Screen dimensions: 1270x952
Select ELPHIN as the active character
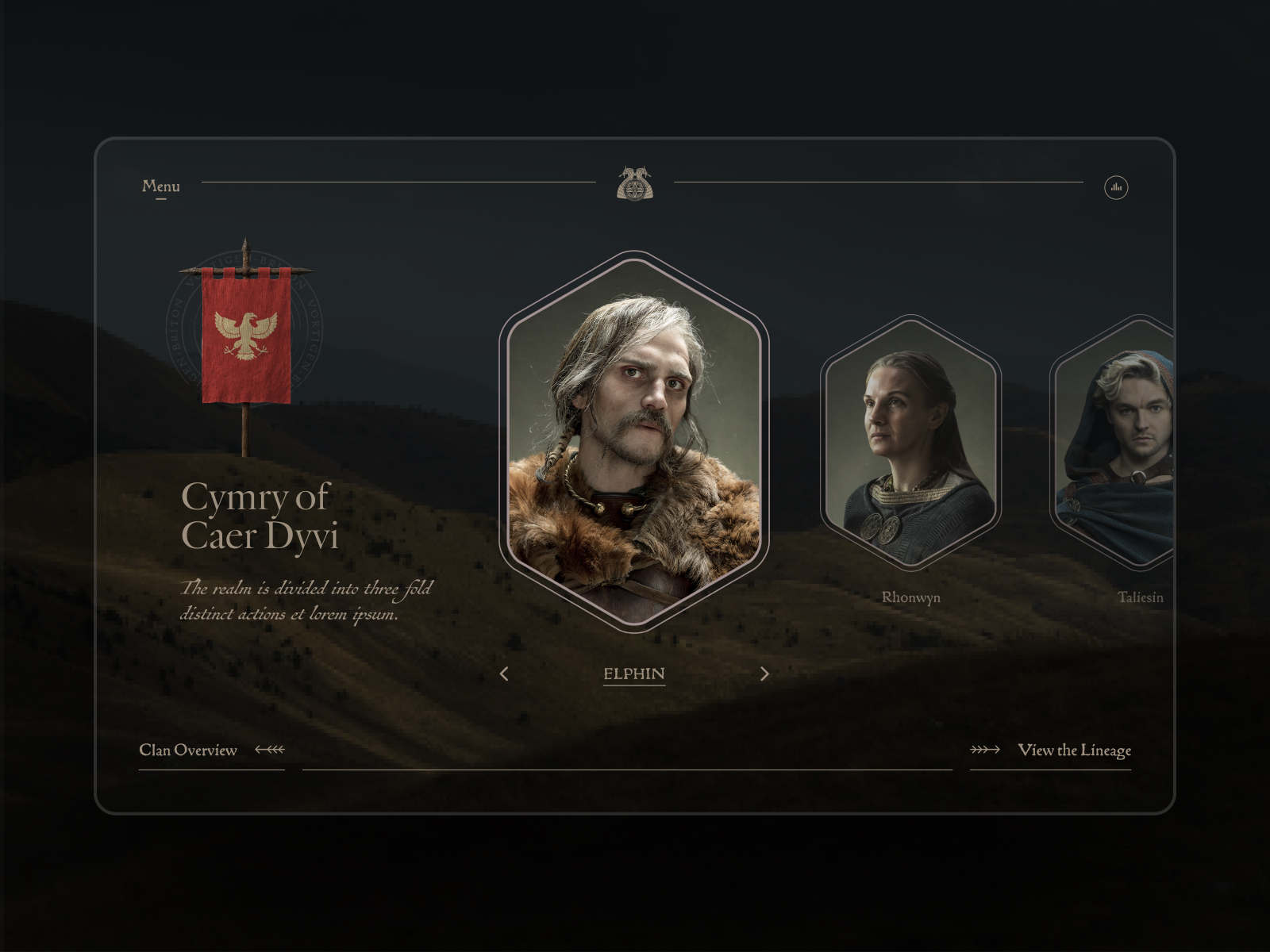click(x=633, y=673)
